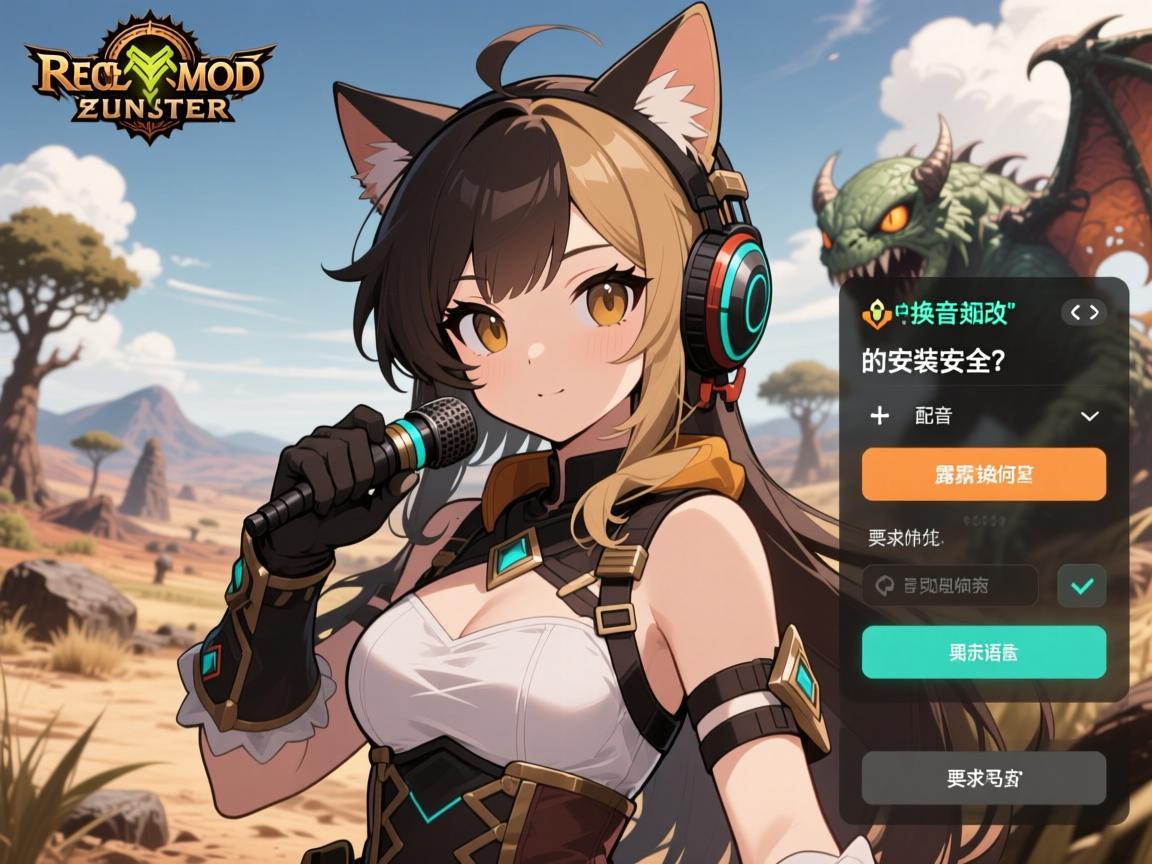
Task: Click the dark text input field
Action: tap(950, 586)
